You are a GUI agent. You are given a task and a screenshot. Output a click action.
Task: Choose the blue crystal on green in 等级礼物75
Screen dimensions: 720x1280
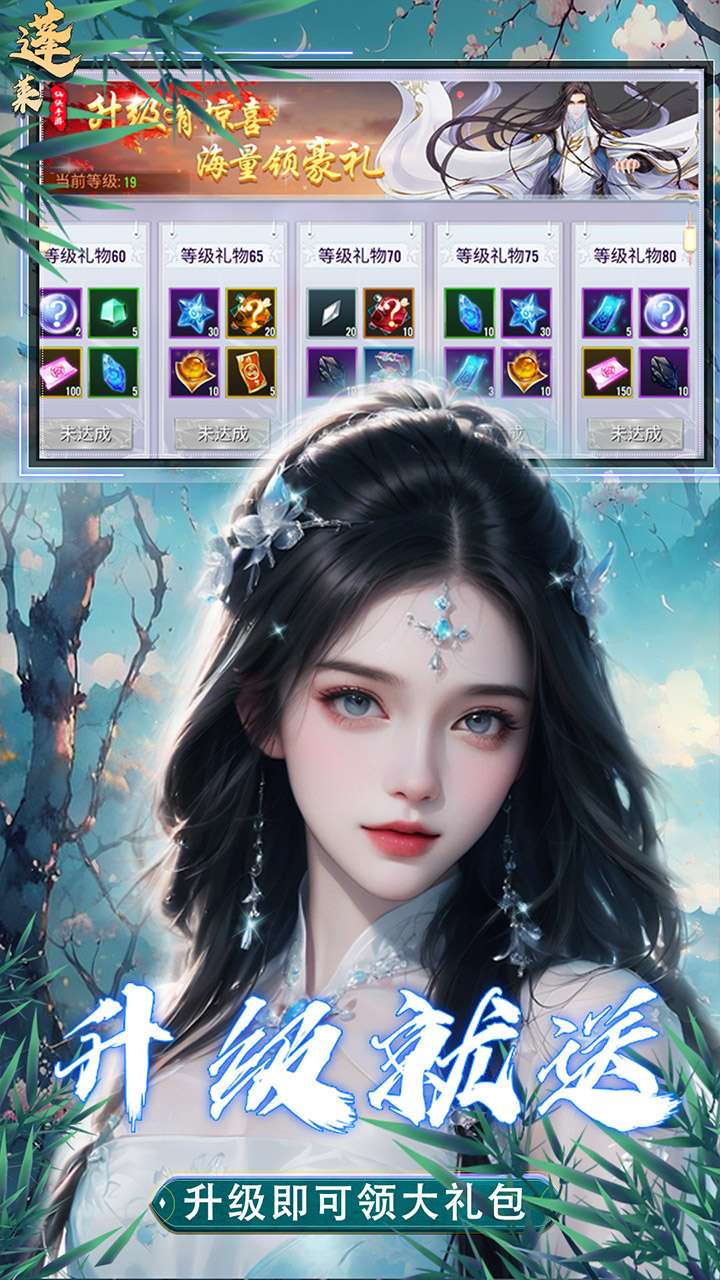coord(469,312)
